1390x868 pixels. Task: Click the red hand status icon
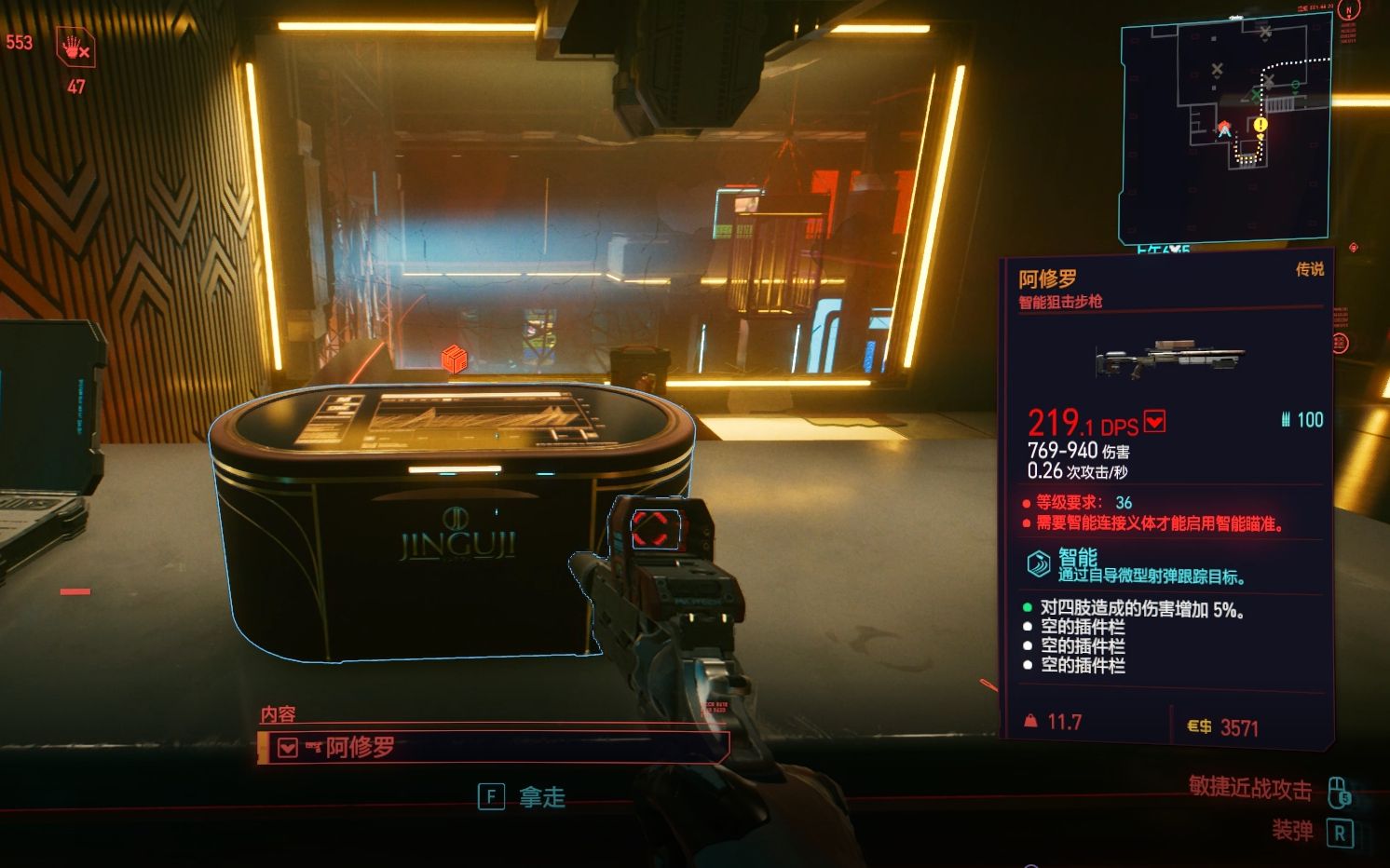(75, 47)
